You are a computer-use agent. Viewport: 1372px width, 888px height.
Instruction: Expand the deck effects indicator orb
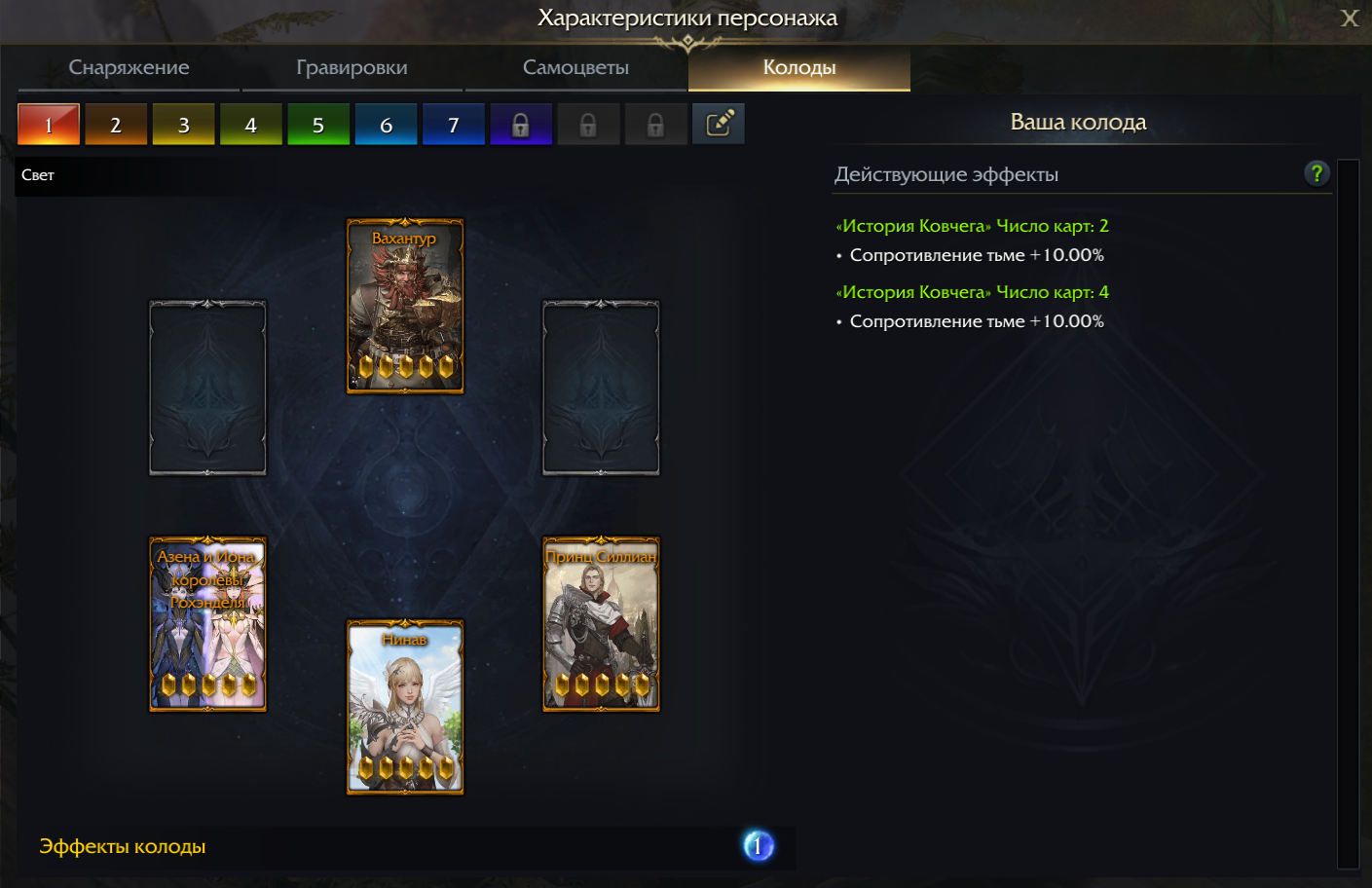(x=758, y=846)
